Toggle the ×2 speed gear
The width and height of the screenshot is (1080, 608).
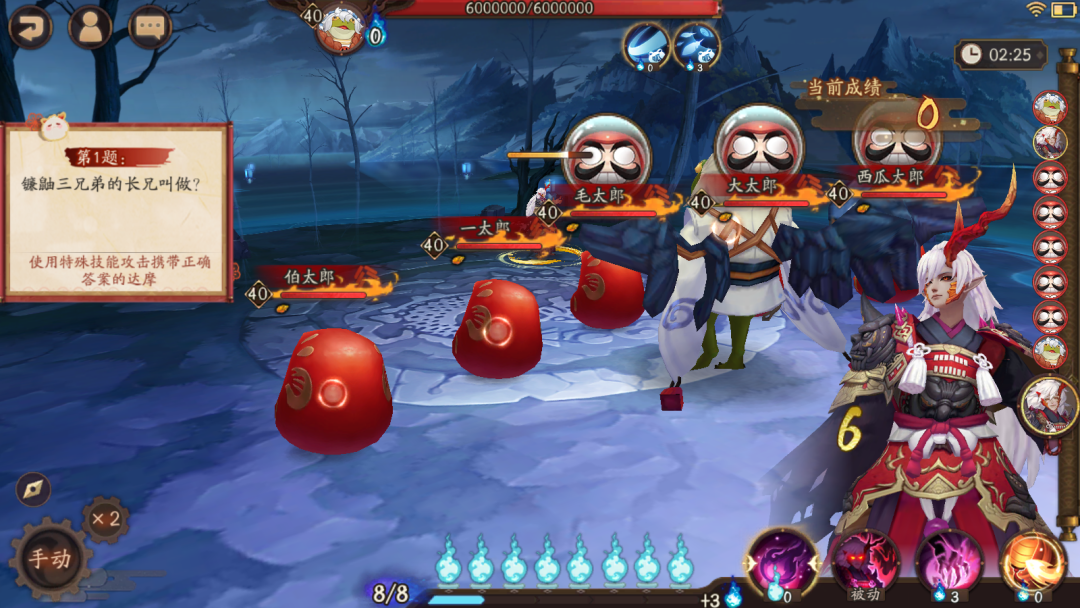coord(105,520)
